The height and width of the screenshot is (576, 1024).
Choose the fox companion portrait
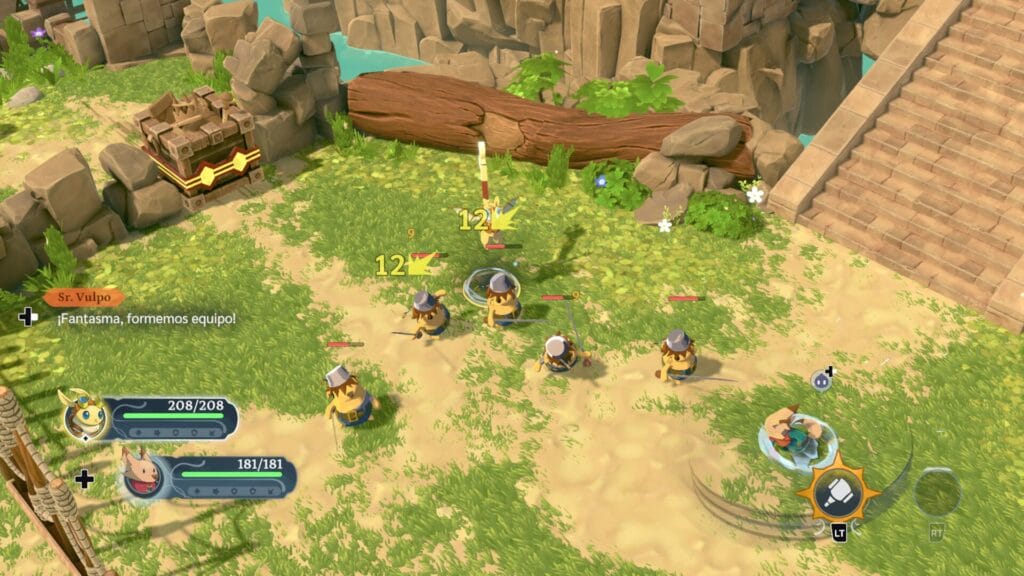coord(142,475)
